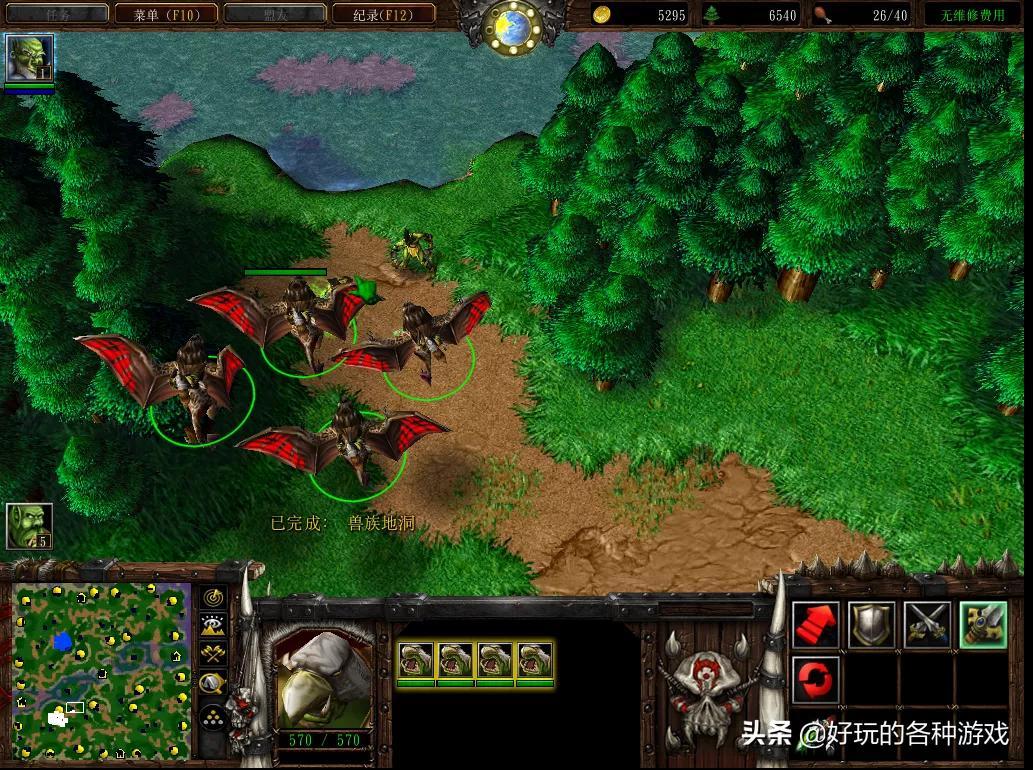Issue the Hold Position command
This screenshot has height=770, width=1033.
pyautogui.click(x=927, y=625)
